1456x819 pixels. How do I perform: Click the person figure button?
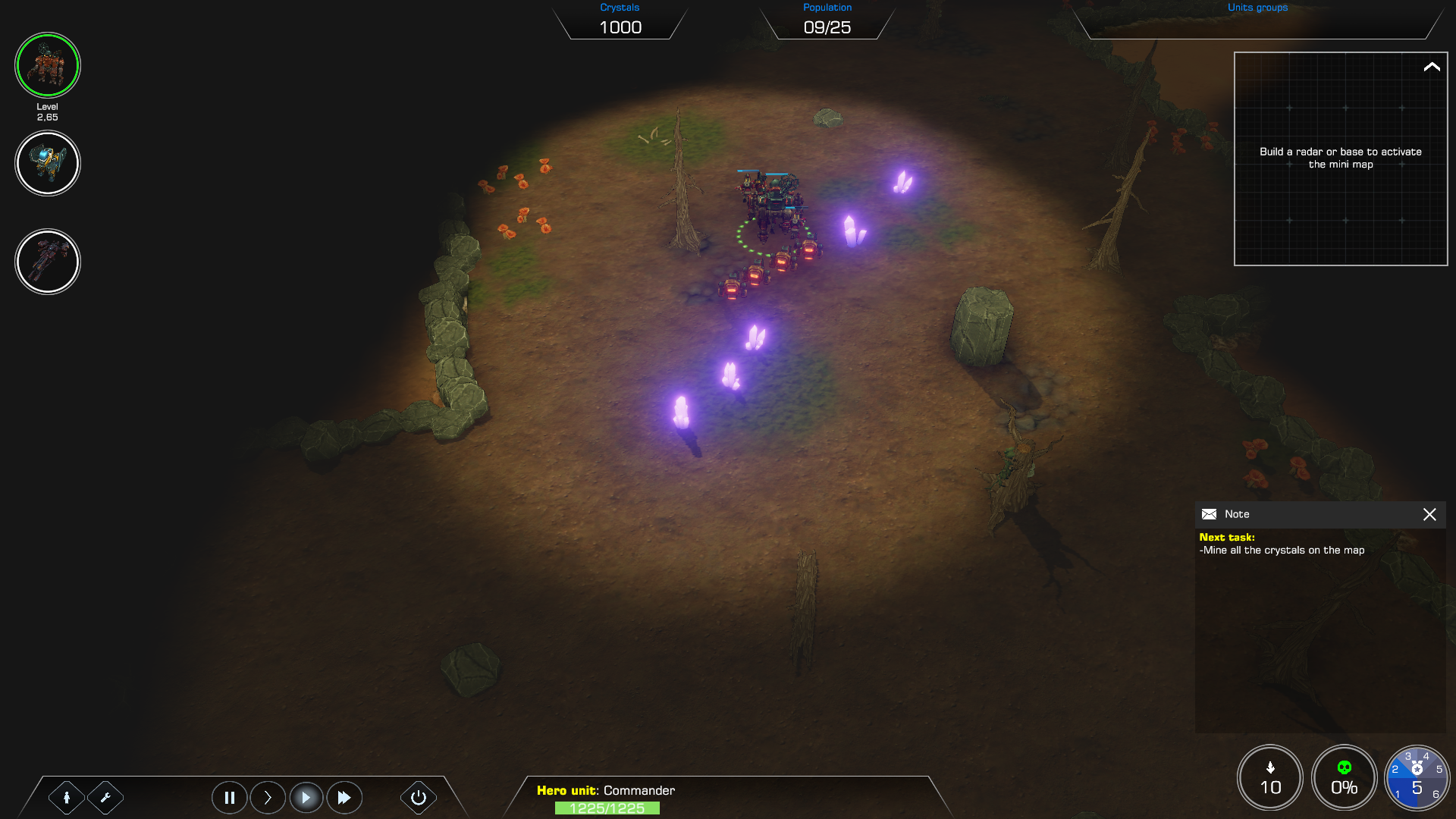click(67, 797)
